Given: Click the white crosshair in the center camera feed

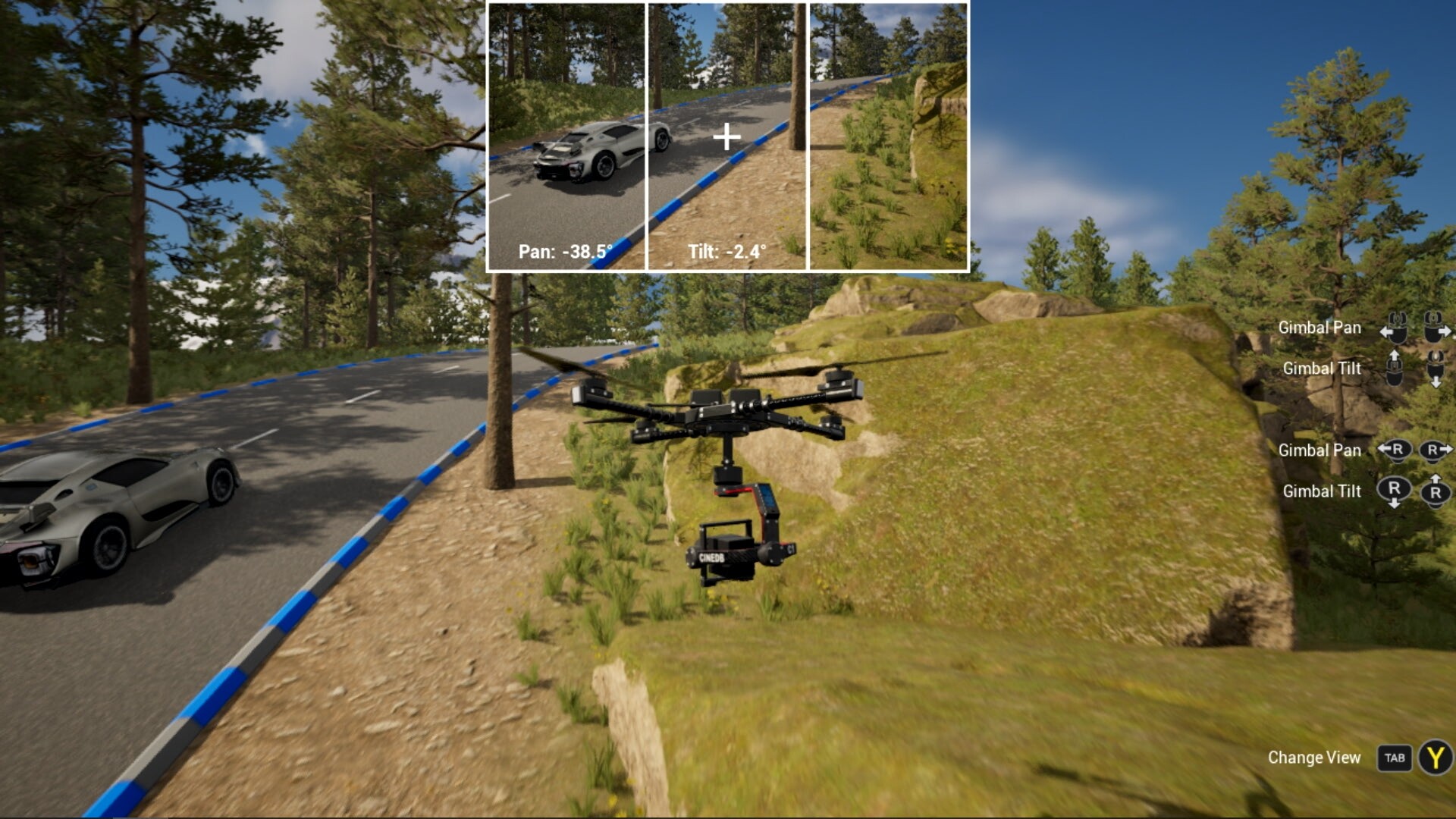Looking at the screenshot, I should [x=726, y=136].
